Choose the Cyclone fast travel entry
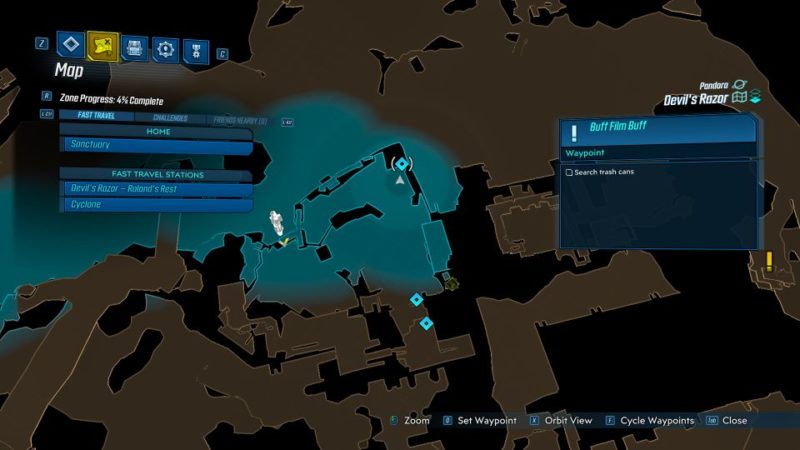Image resolution: width=800 pixels, height=450 pixels. click(x=156, y=205)
